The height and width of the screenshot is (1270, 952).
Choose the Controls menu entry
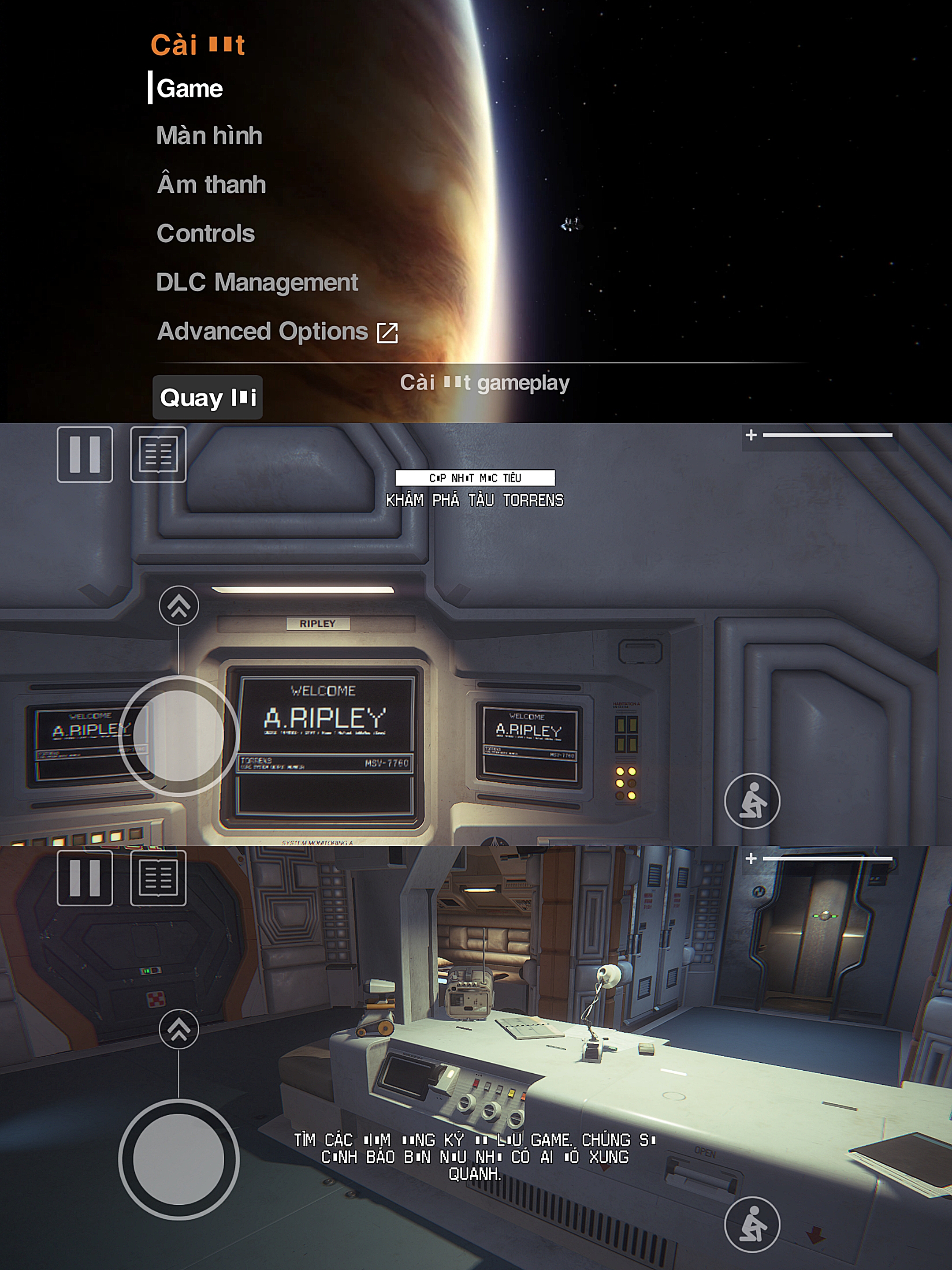205,234
